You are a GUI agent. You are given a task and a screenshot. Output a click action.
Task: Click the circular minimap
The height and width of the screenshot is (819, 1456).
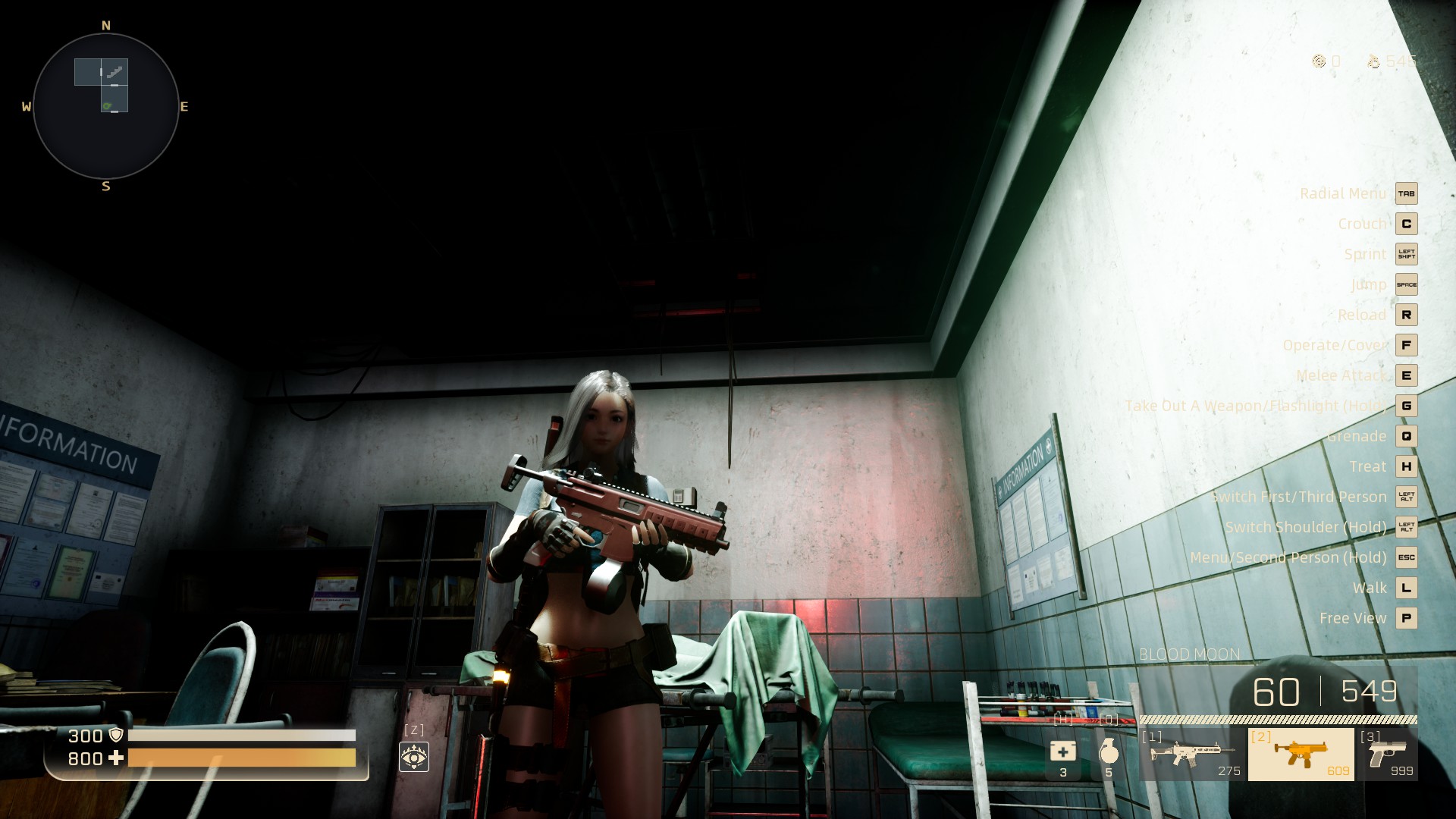click(x=105, y=106)
